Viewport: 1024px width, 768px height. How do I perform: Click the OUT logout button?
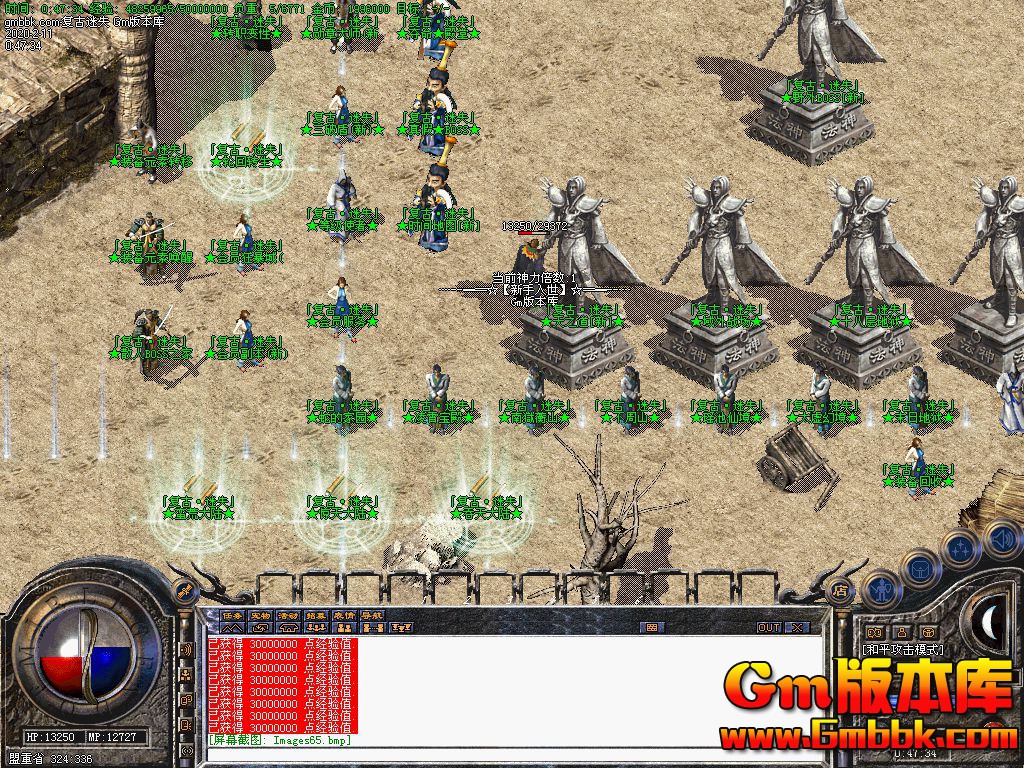coord(768,628)
